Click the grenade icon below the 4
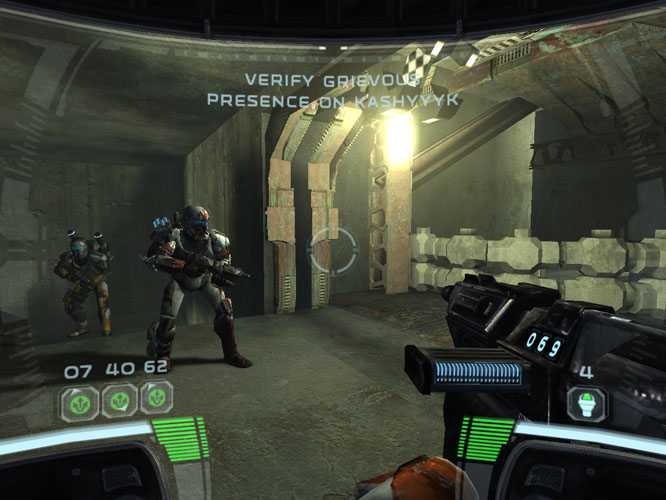Viewport: 666px width, 500px height. [586, 404]
